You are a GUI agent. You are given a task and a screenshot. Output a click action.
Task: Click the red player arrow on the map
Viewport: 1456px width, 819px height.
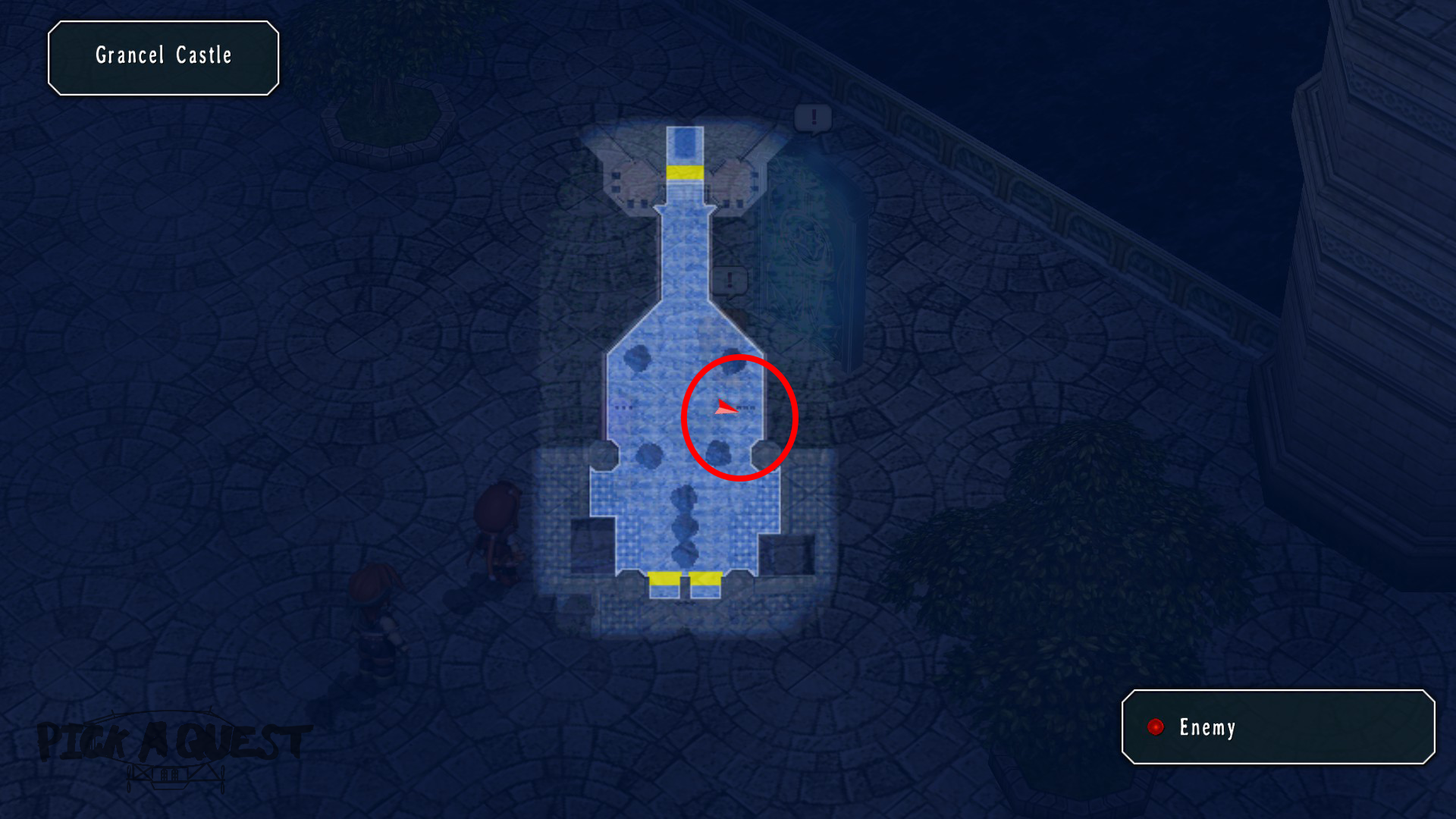[x=725, y=408]
